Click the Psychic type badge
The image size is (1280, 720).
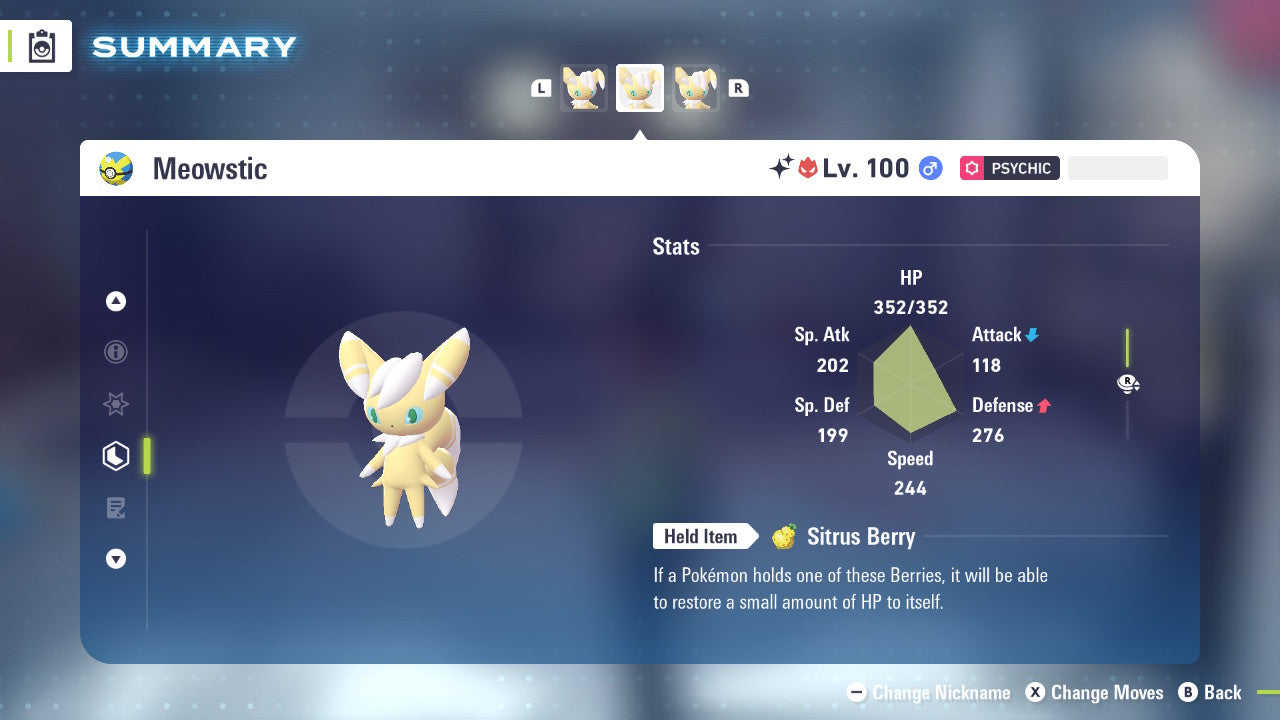point(1009,168)
